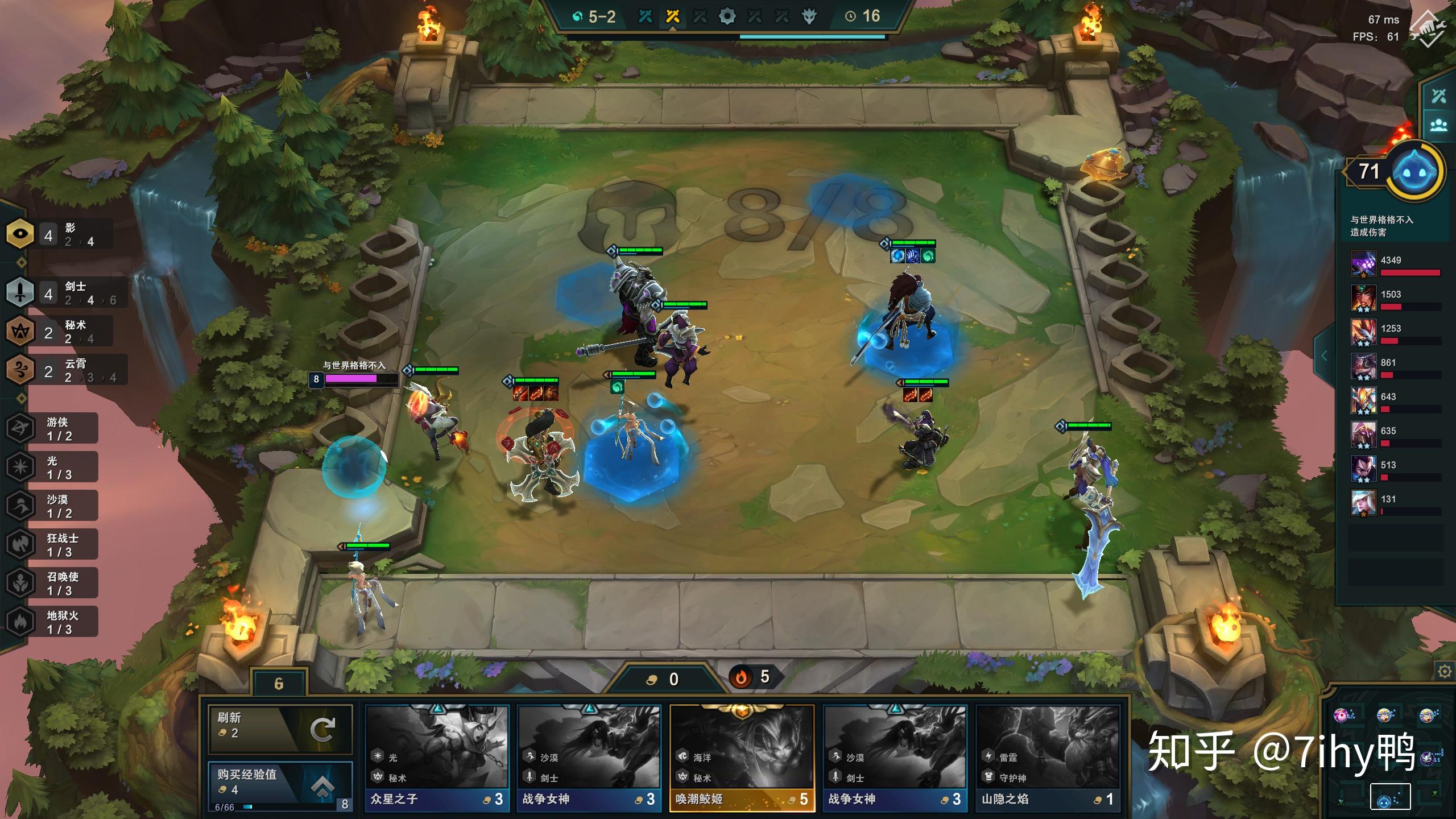This screenshot has width=1456, height=819.
Task: Switch to the players scoreboard tab
Action: 1438,125
